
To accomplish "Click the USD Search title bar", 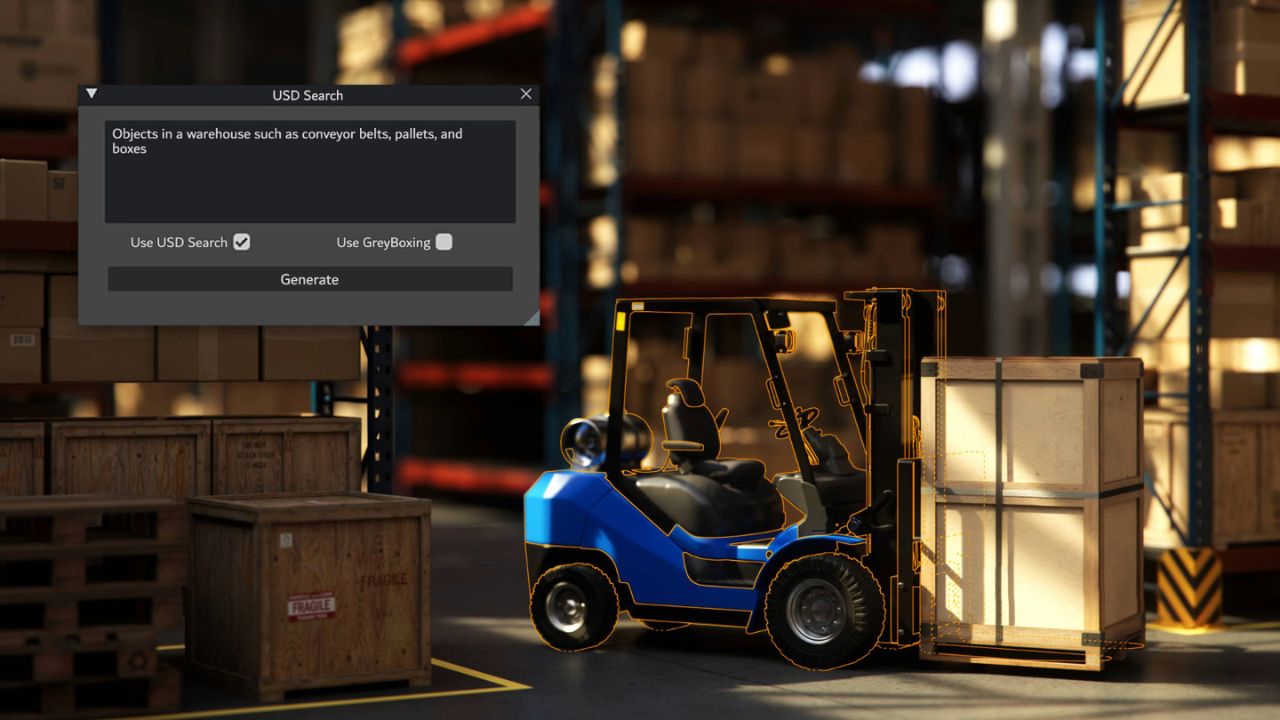I will (x=306, y=95).
